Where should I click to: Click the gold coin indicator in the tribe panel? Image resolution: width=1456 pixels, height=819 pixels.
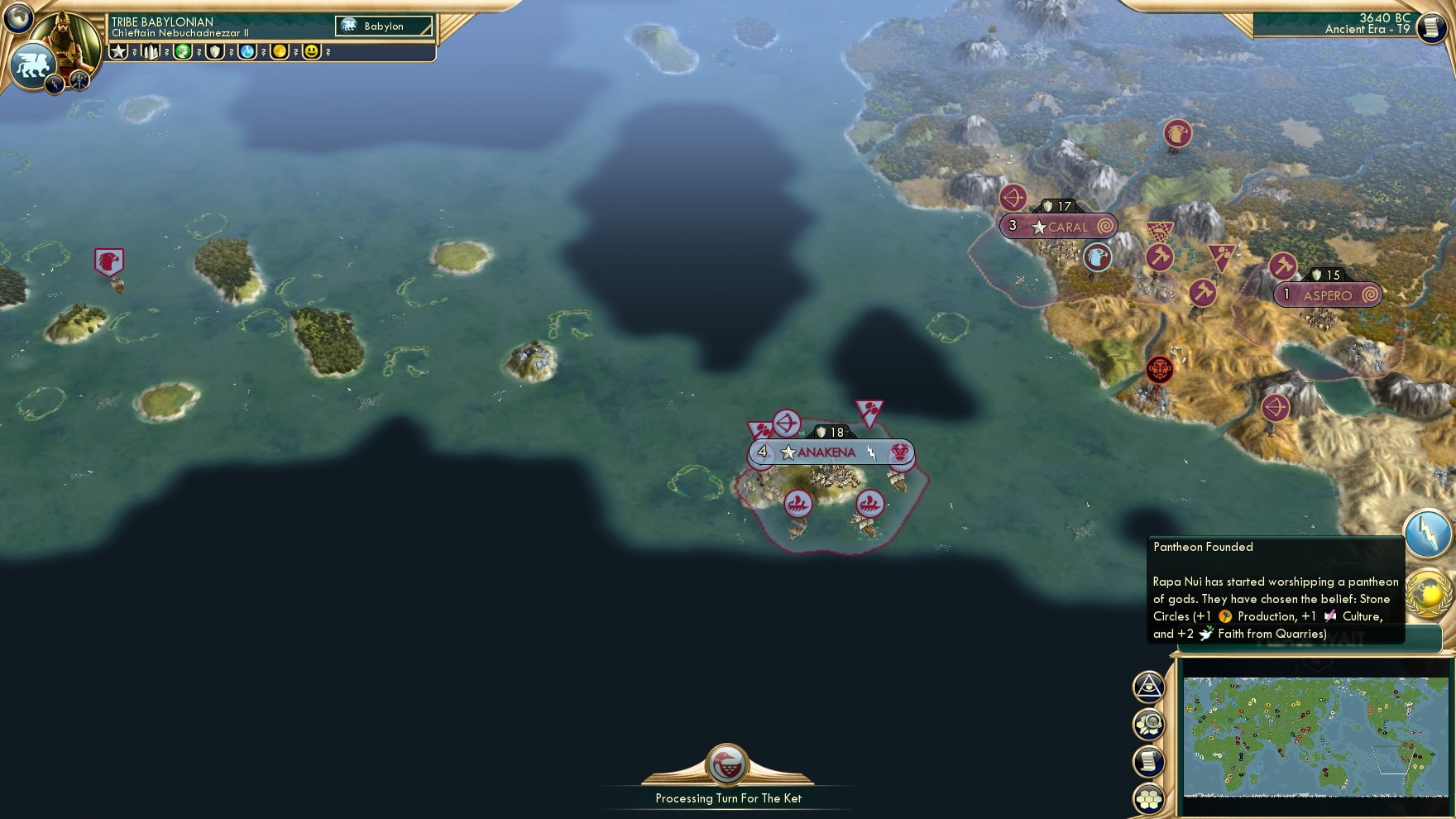coord(280,52)
